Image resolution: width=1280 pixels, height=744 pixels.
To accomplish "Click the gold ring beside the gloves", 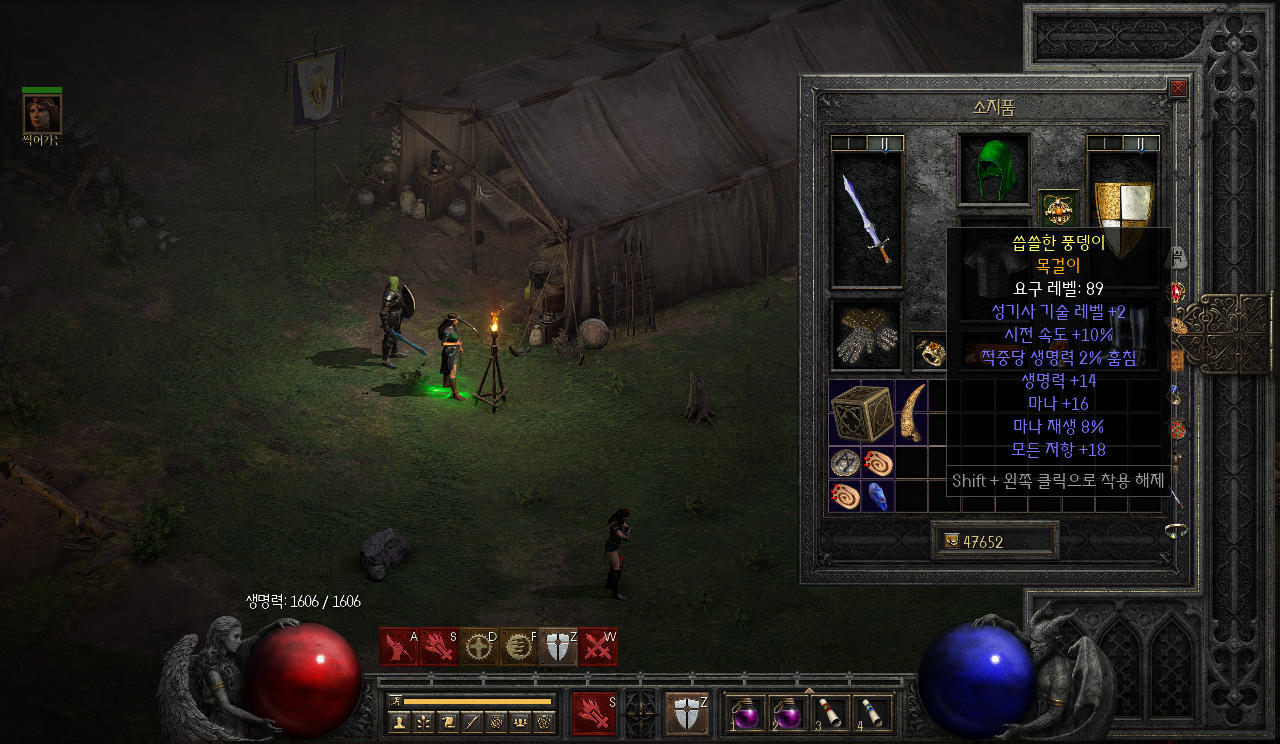I will pos(930,350).
